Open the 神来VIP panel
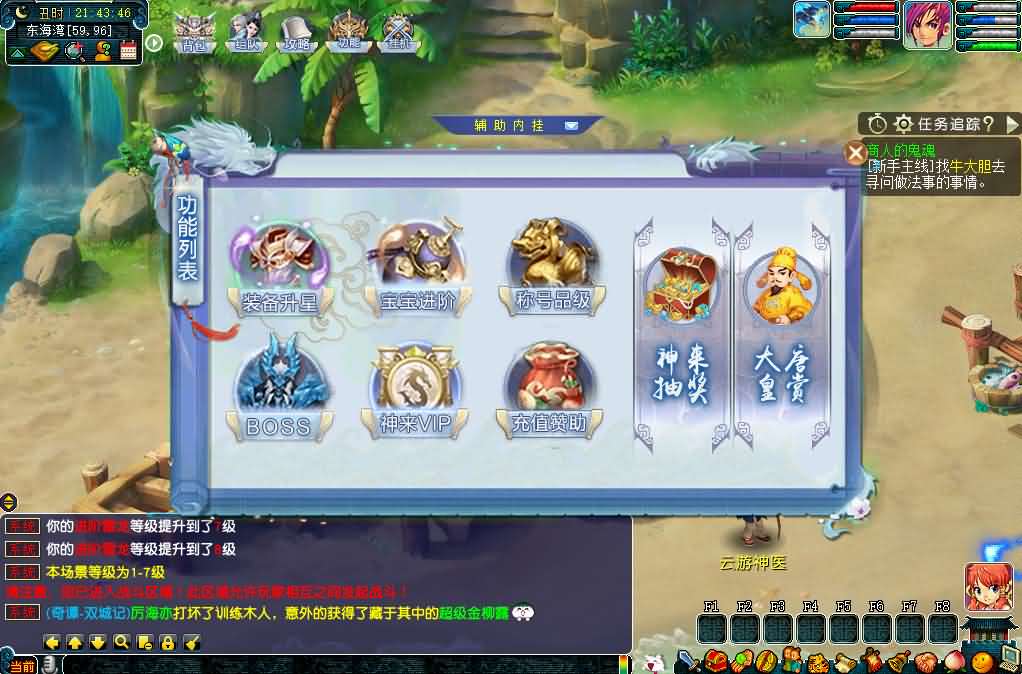The image size is (1022, 674). 416,392
